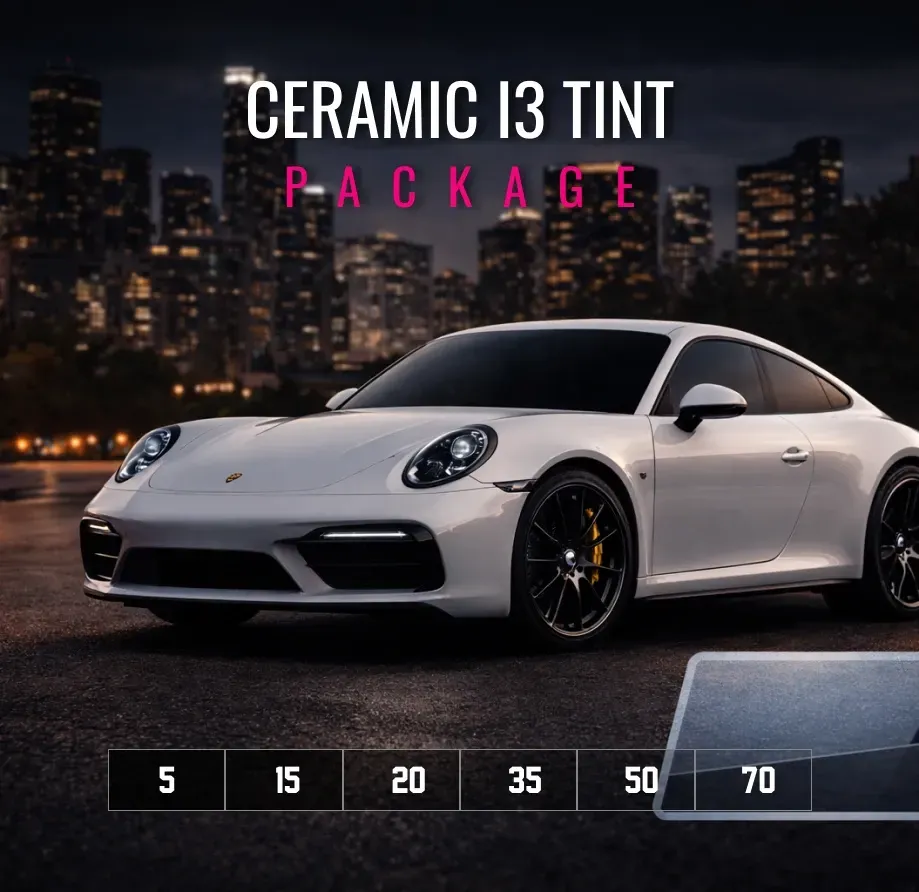Select the 5 percent tint option
Image resolution: width=919 pixels, height=892 pixels.
167,780
